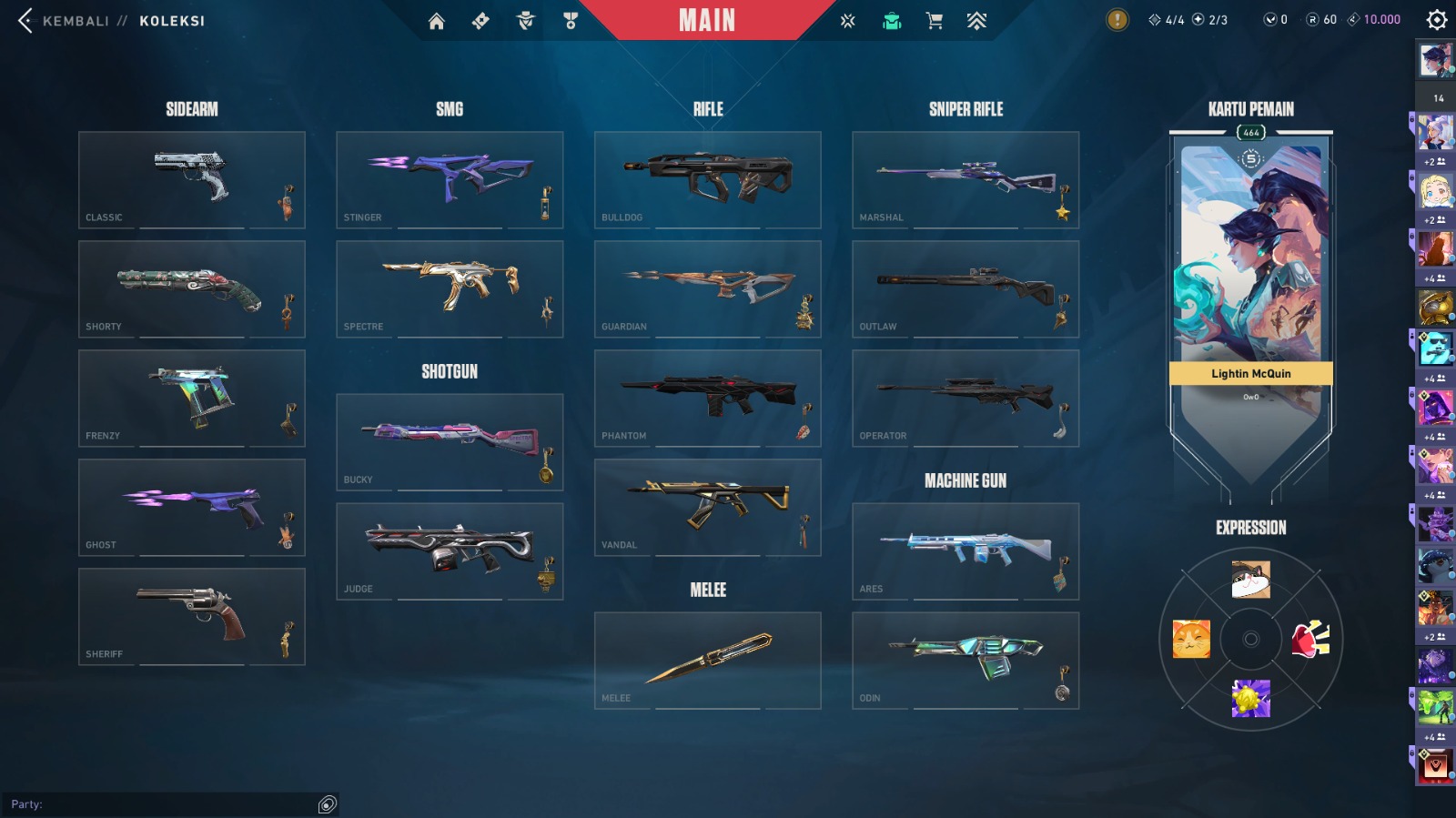Screen dimensions: 1456x818
Task: Open the Operator sniper slot
Action: pos(965,398)
